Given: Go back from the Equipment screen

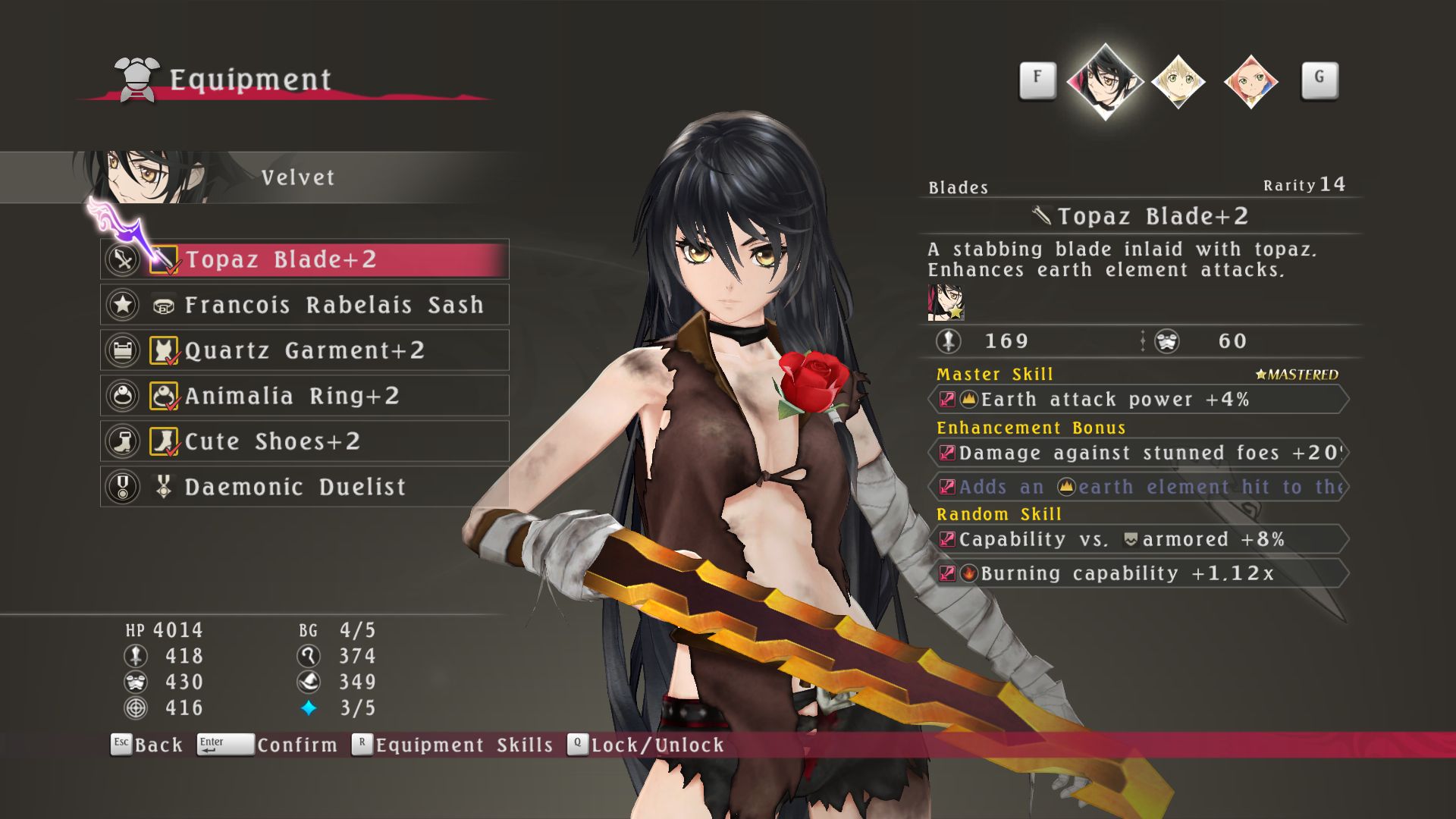Looking at the screenshot, I should click(x=148, y=745).
